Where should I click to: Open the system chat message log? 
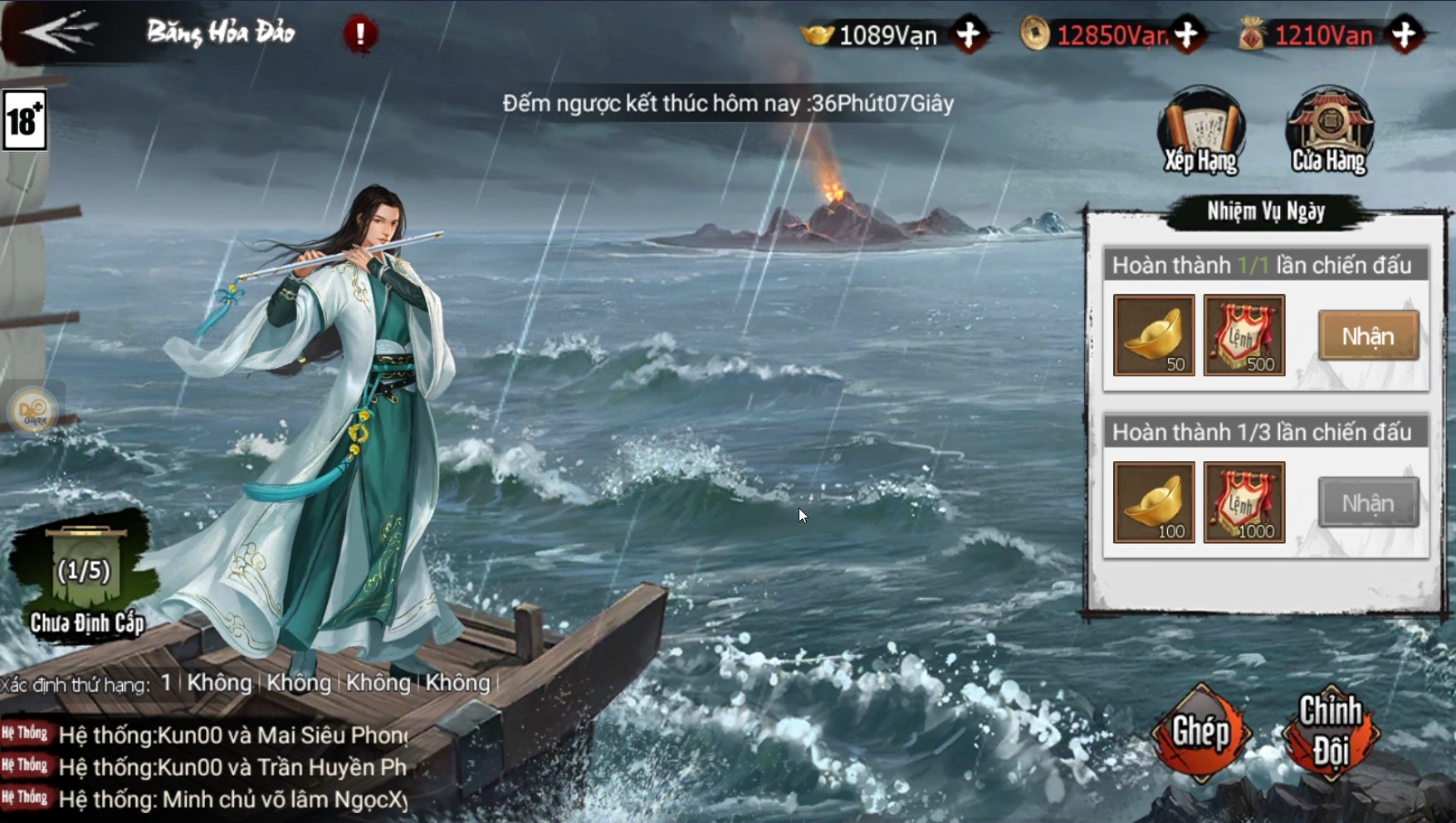coord(208,767)
